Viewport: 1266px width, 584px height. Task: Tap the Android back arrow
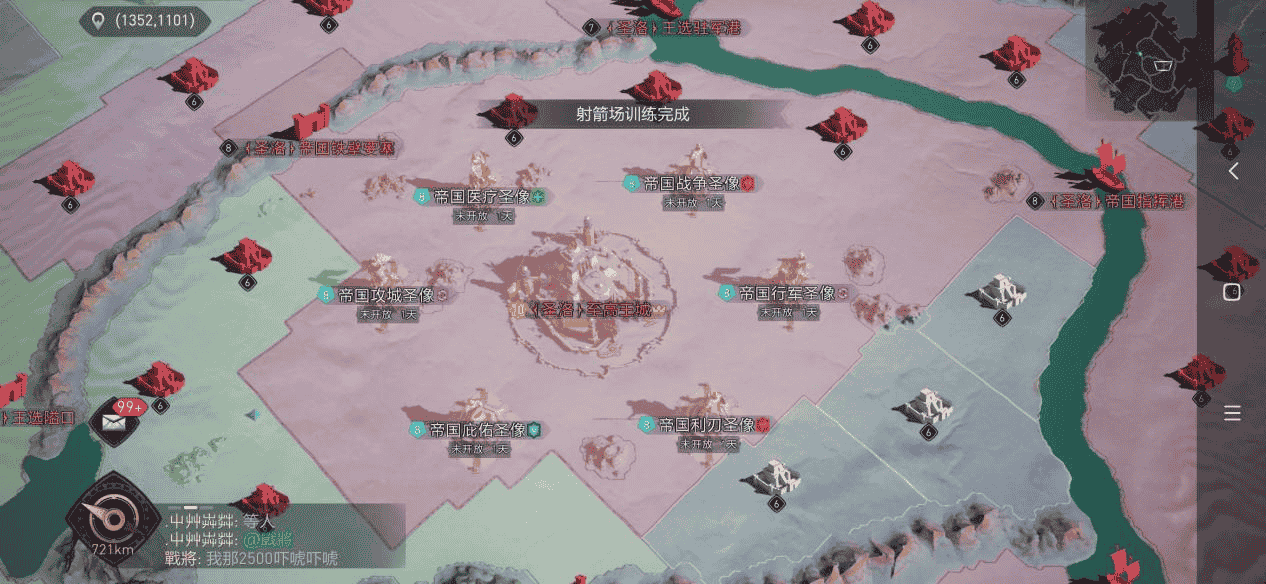(1233, 171)
